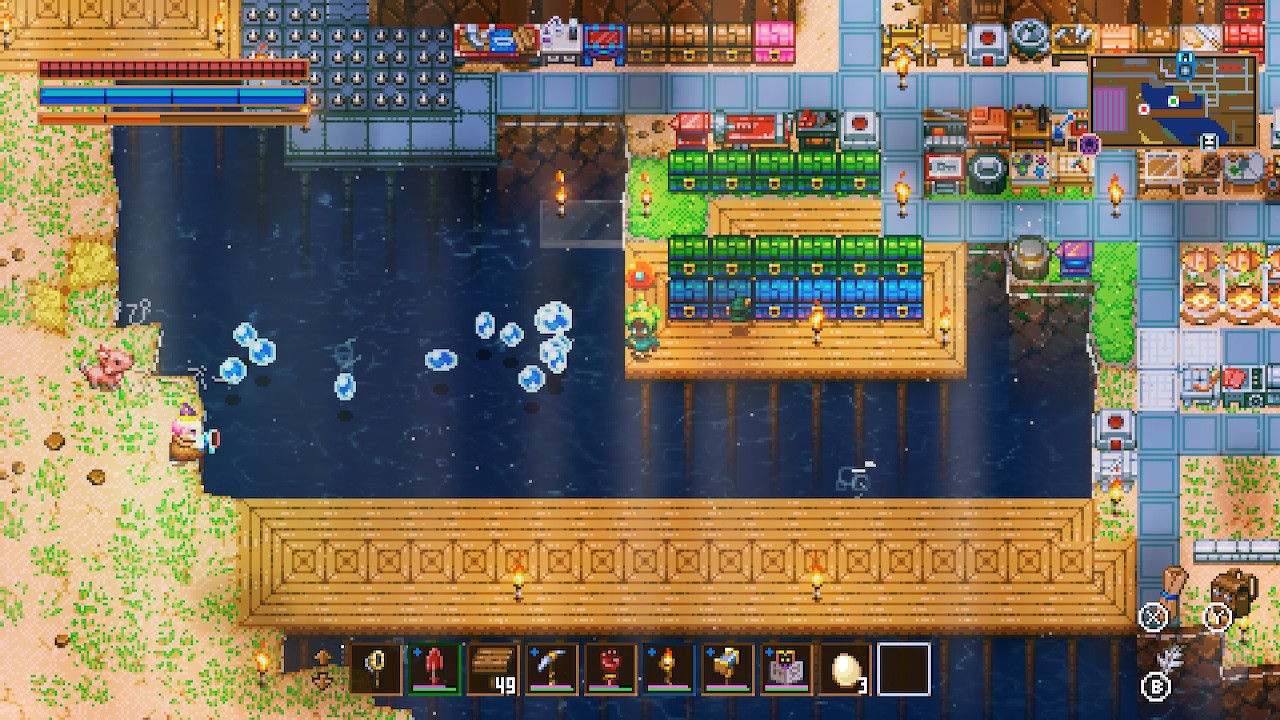Select the red shovel hotbar slot
The image size is (1280, 720).
pyautogui.click(x=434, y=669)
